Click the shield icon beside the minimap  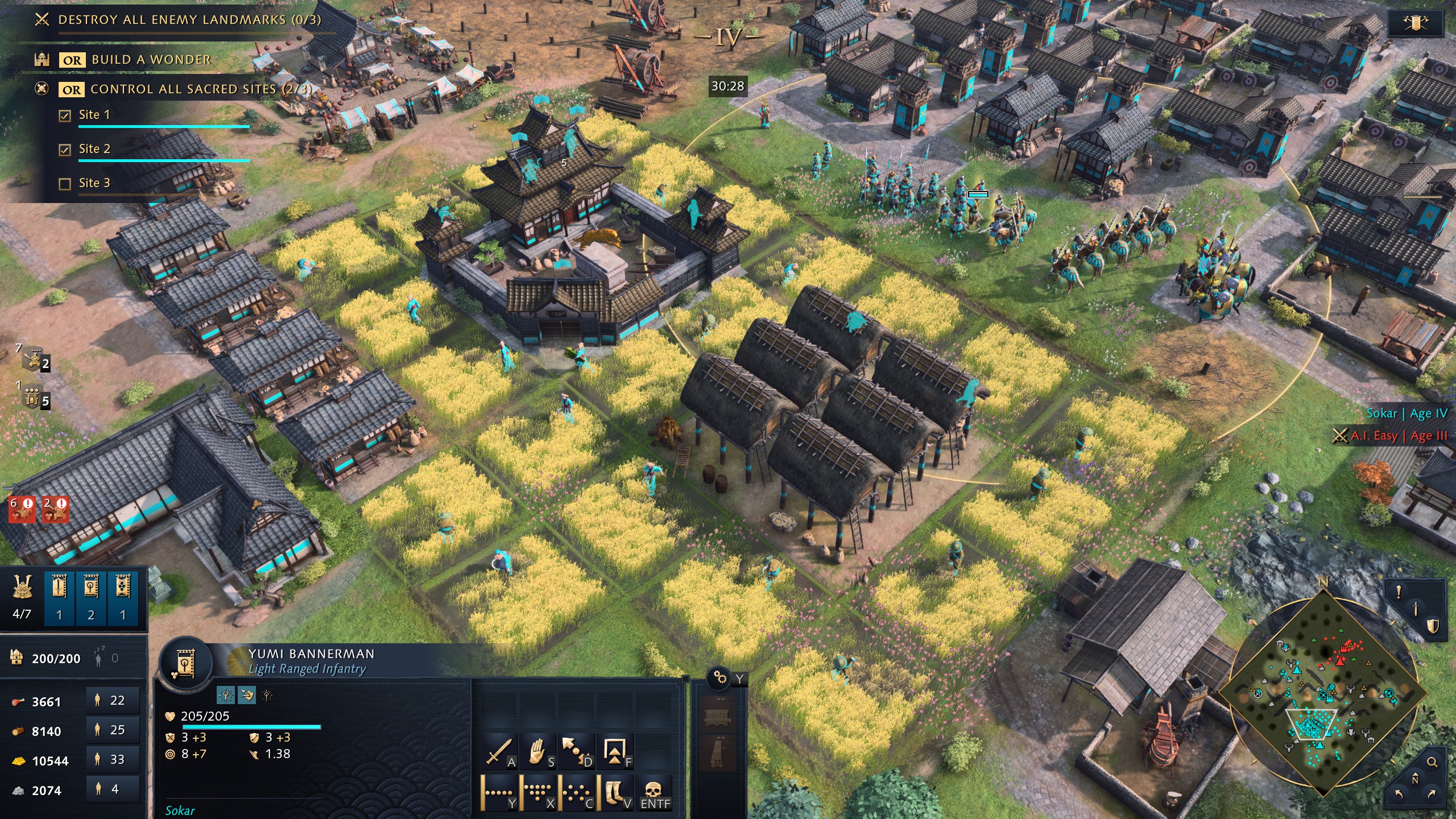(x=1432, y=626)
